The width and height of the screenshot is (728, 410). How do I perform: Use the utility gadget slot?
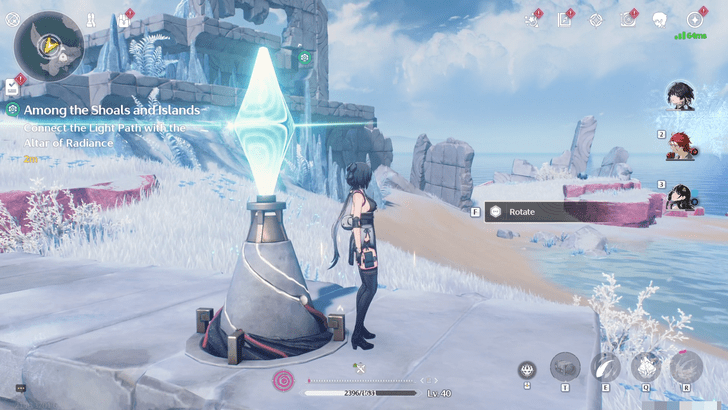pos(565,366)
